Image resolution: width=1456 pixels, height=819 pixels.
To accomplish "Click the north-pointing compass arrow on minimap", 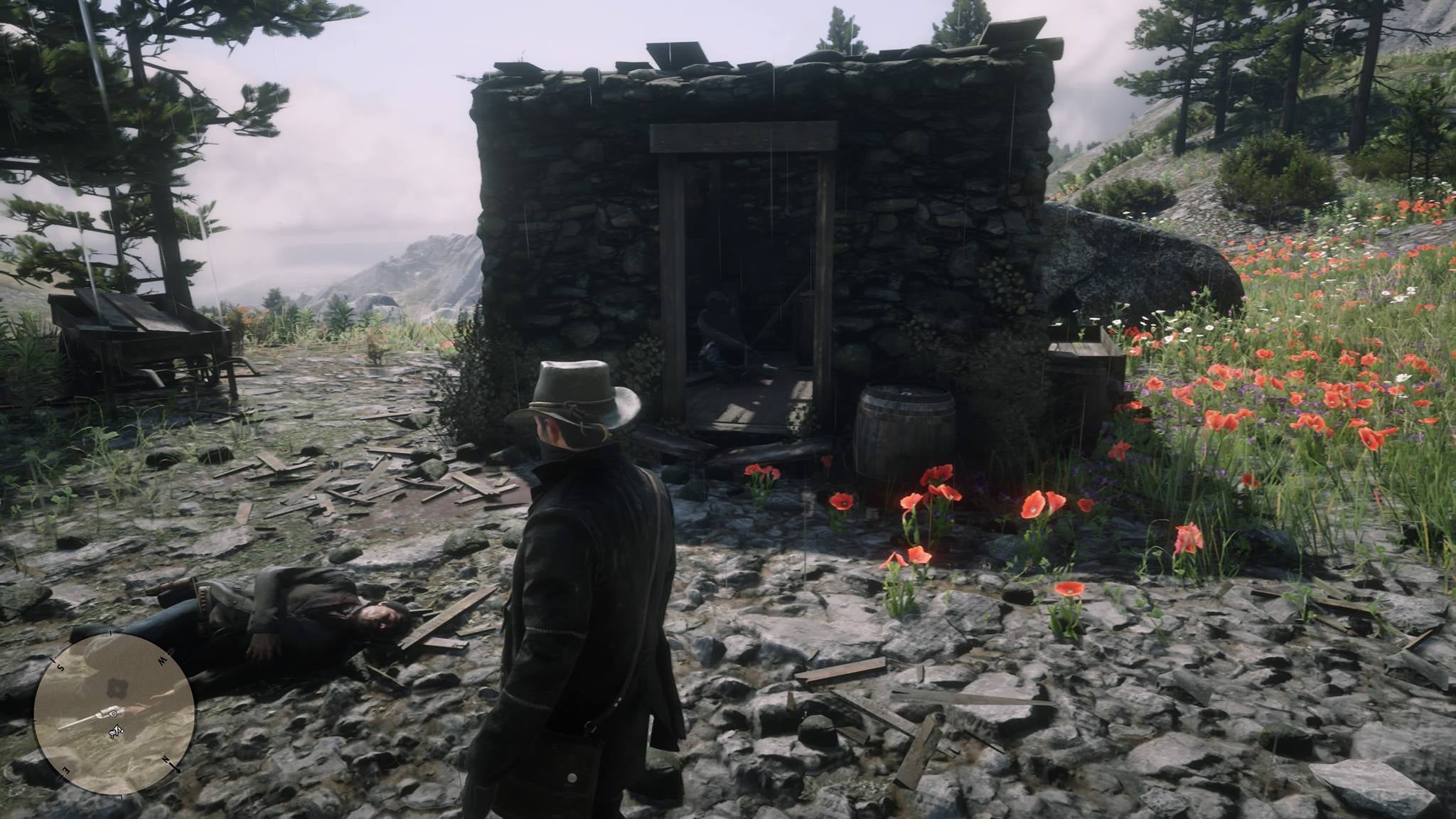I will (178, 770).
